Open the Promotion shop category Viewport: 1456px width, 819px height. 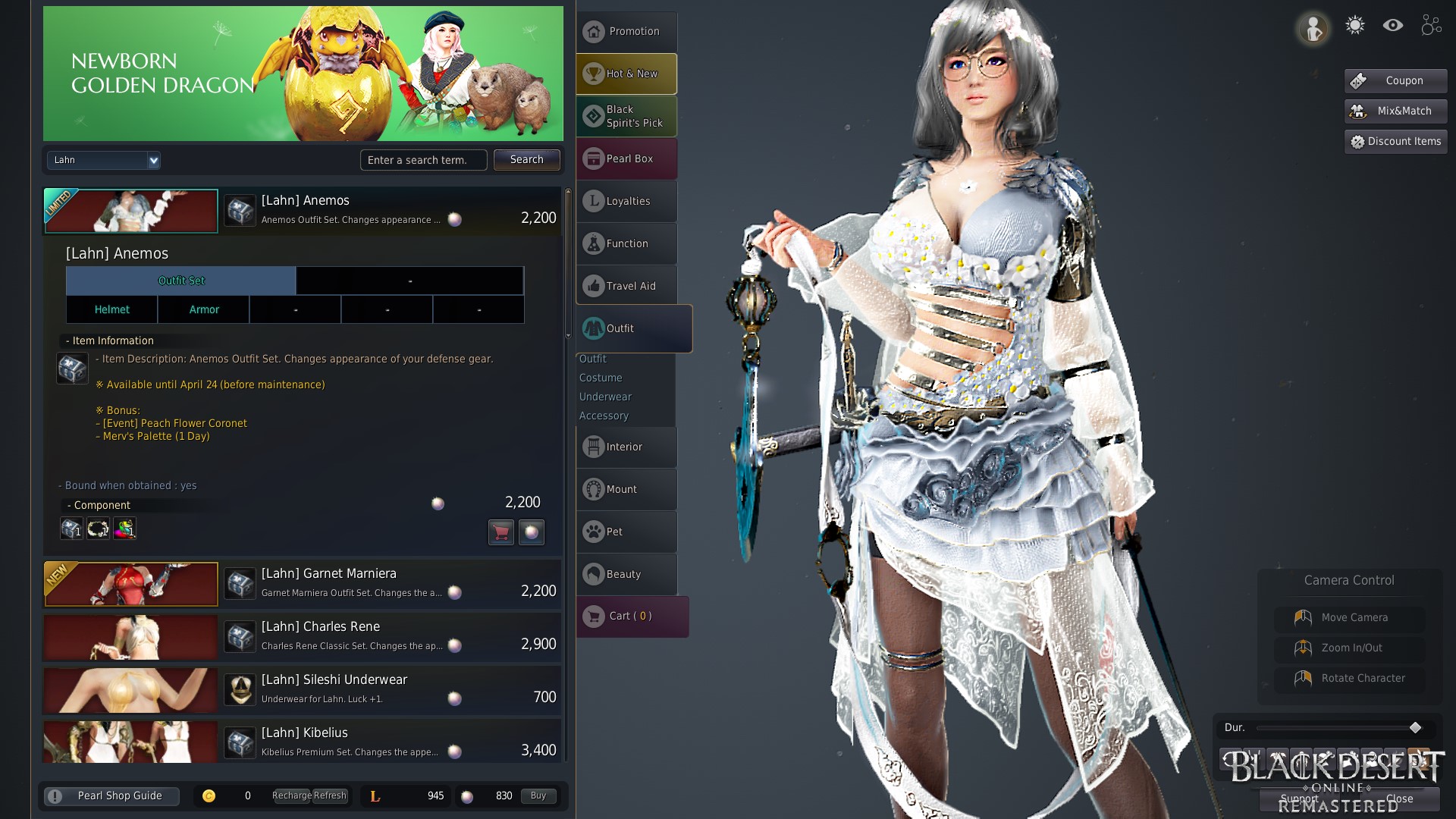pyautogui.click(x=626, y=32)
